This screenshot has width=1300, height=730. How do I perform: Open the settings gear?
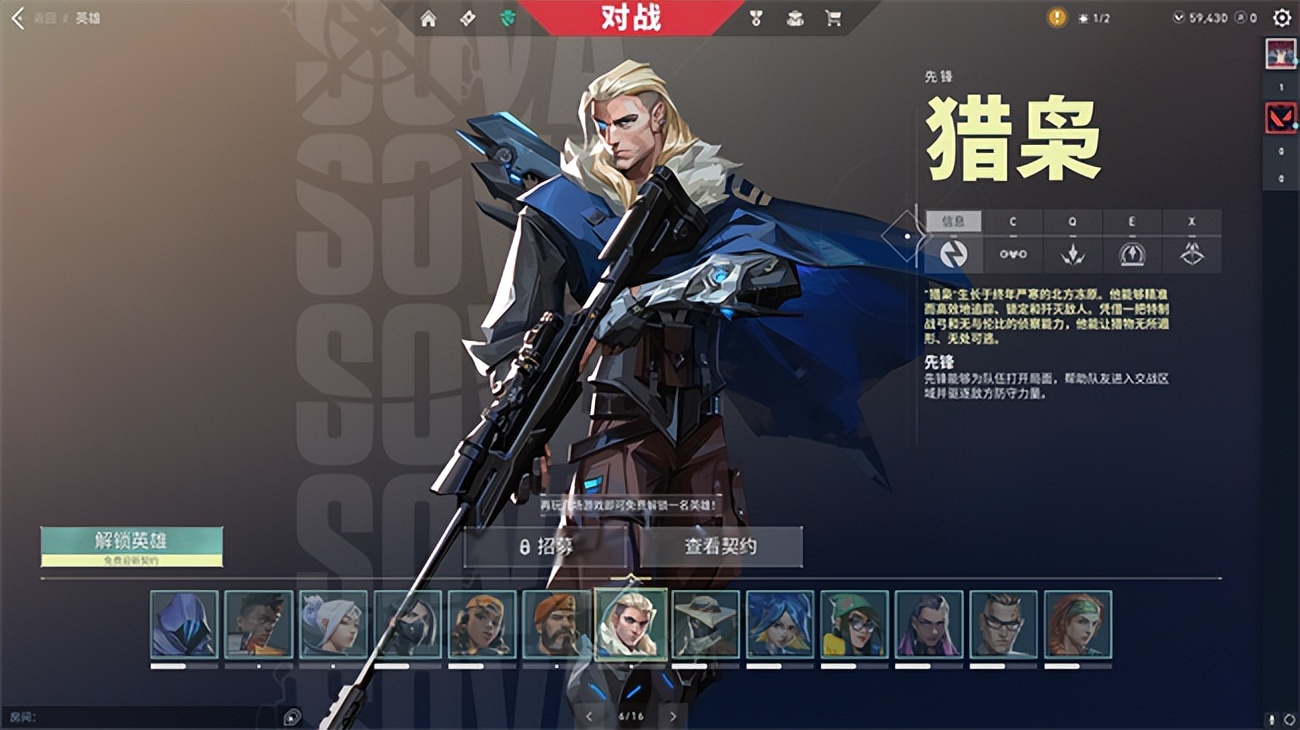coord(1281,17)
